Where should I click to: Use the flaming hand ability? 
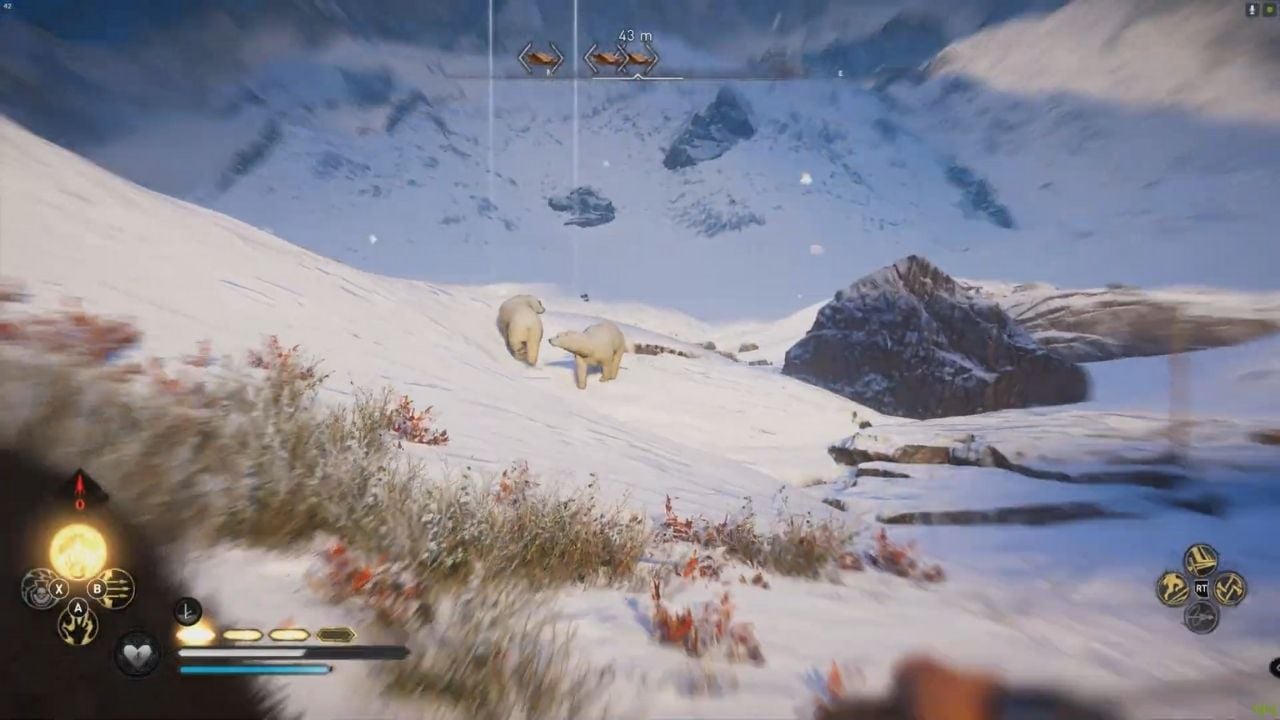click(x=78, y=625)
